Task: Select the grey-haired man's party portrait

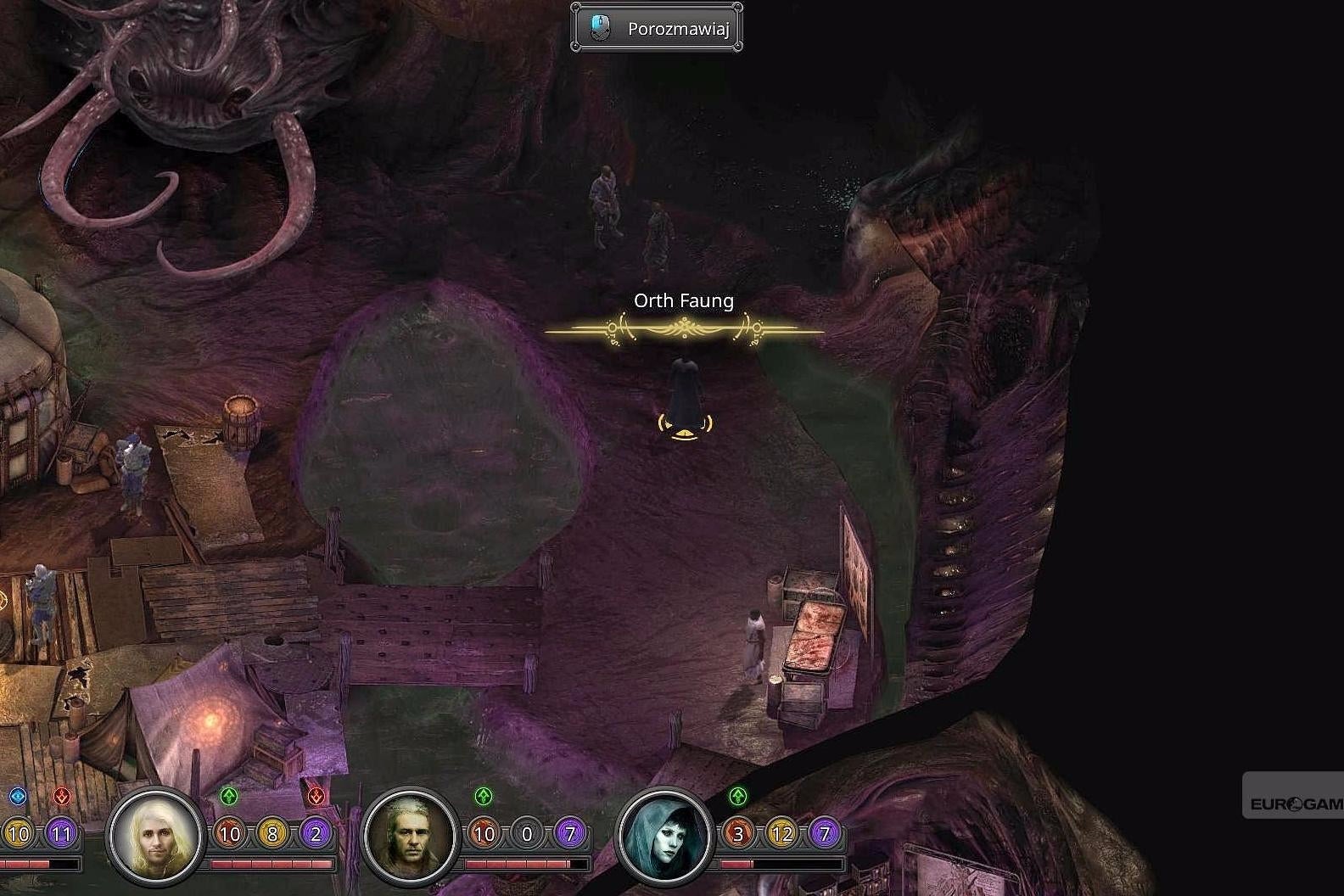Action: (x=411, y=836)
